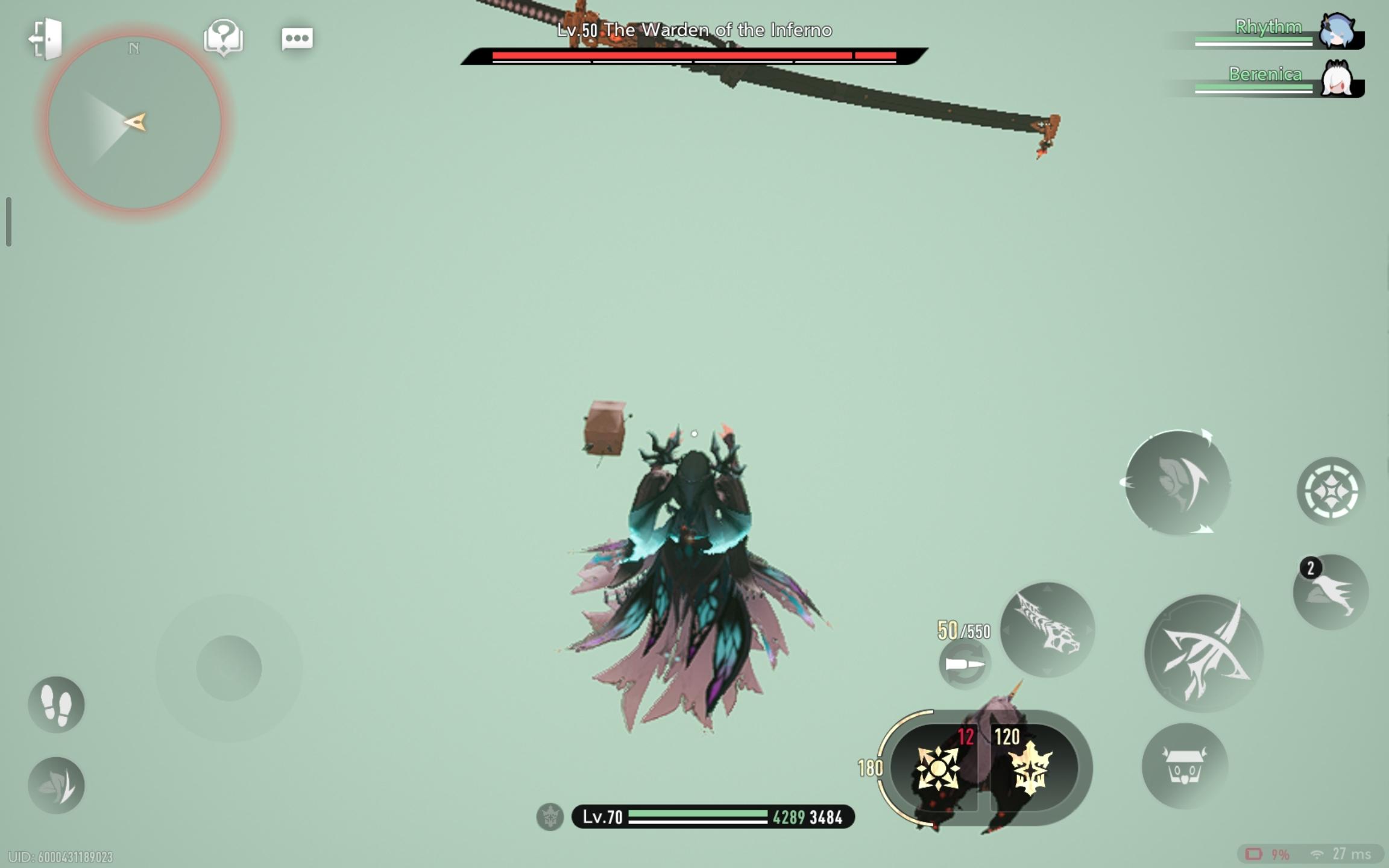Select teammate Berenica's portrait
This screenshot has height=868, width=1389.
(x=1337, y=79)
